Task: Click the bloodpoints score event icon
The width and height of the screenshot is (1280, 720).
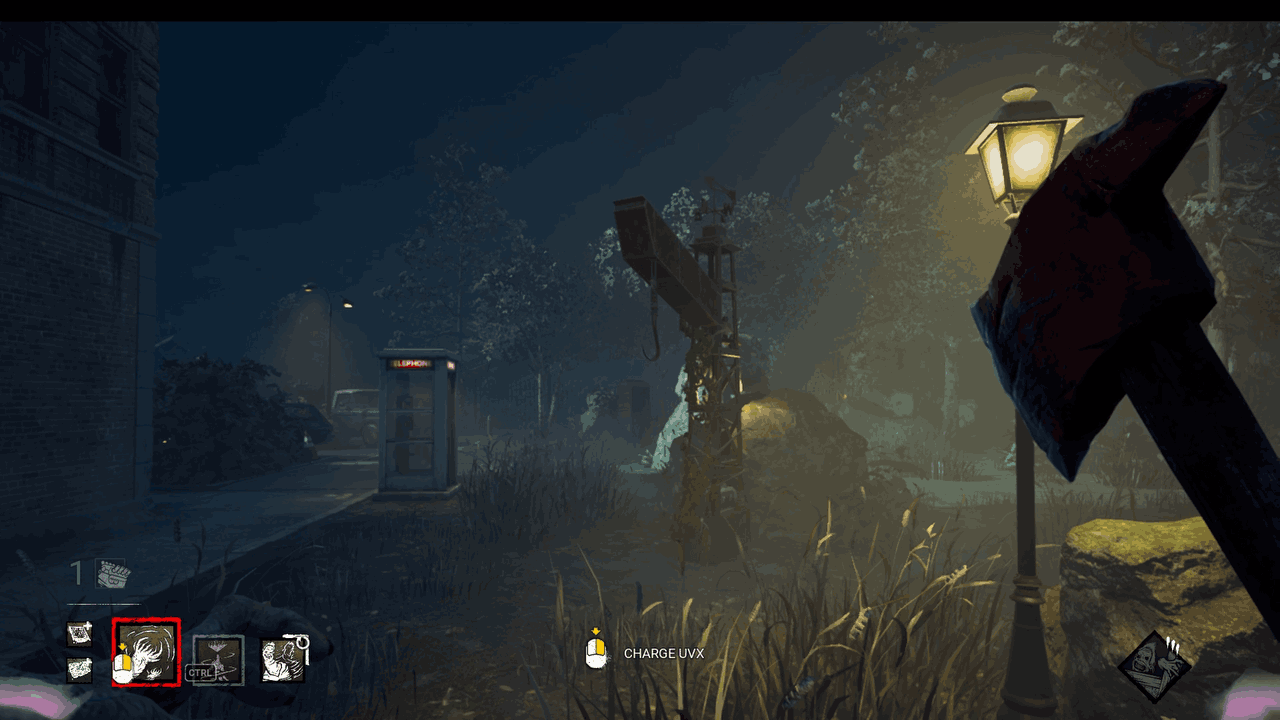Action: click(x=110, y=574)
